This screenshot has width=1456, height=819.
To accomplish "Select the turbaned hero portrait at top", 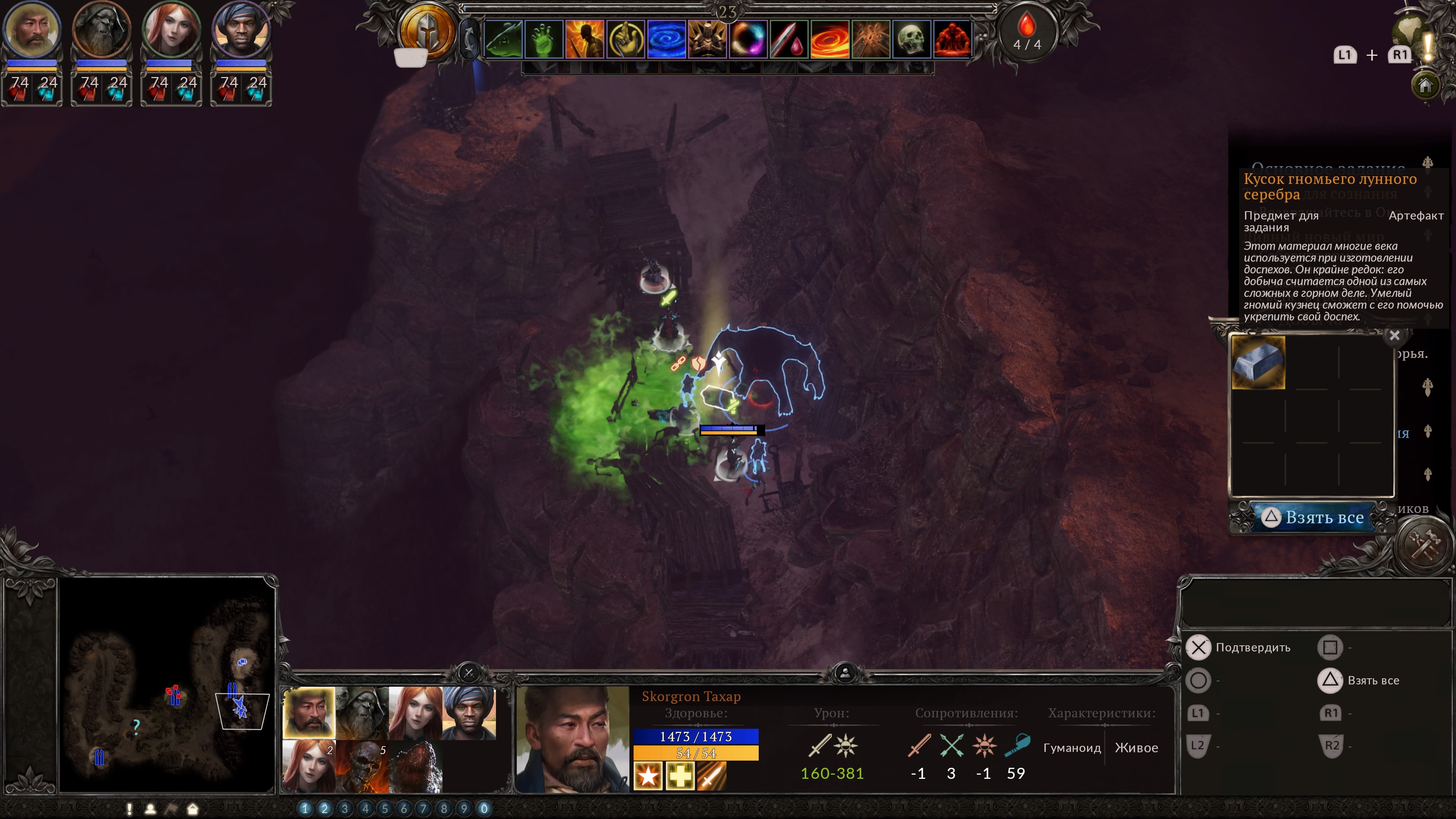I will point(242,30).
